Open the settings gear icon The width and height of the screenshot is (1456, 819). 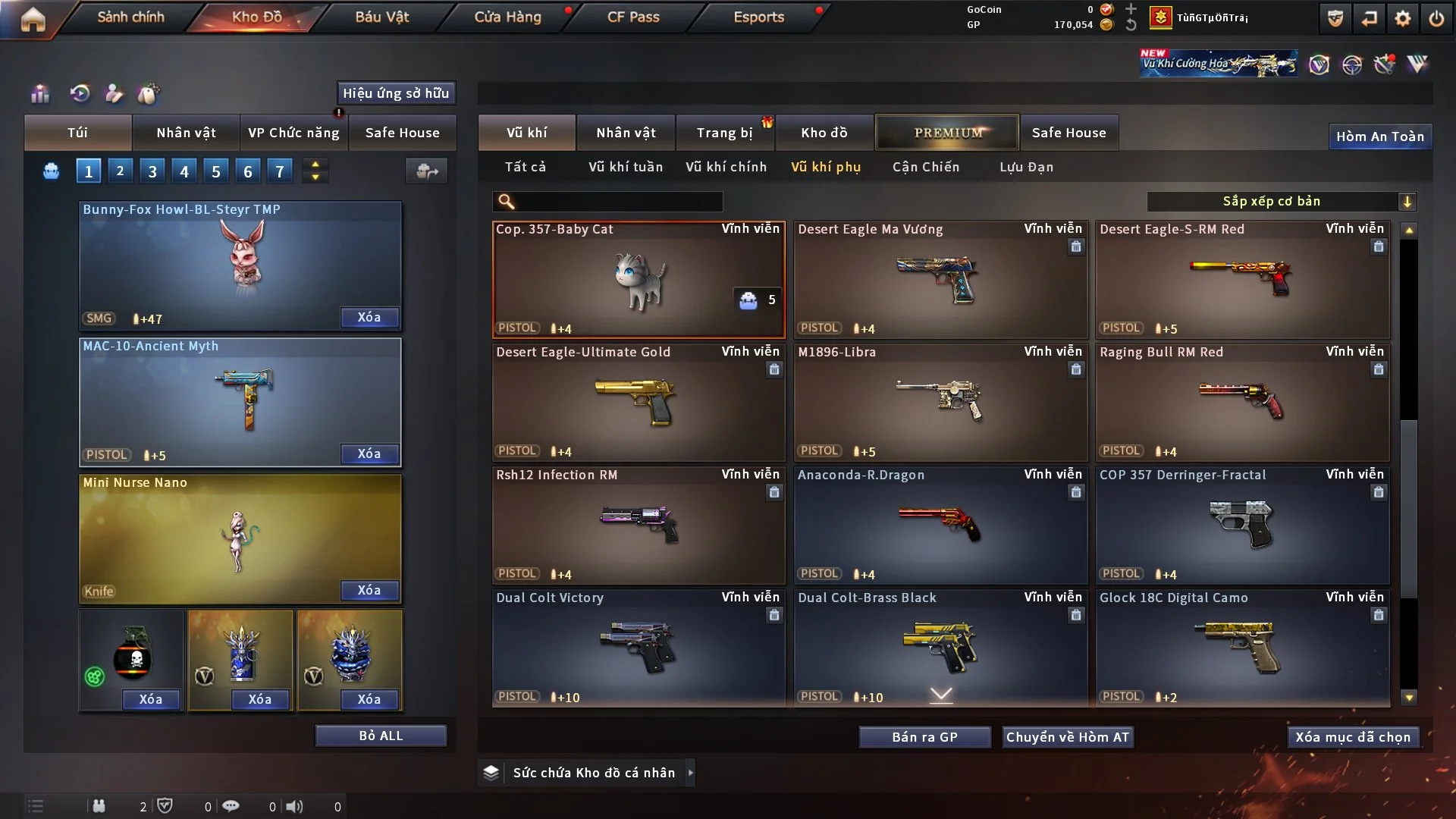click(1403, 18)
